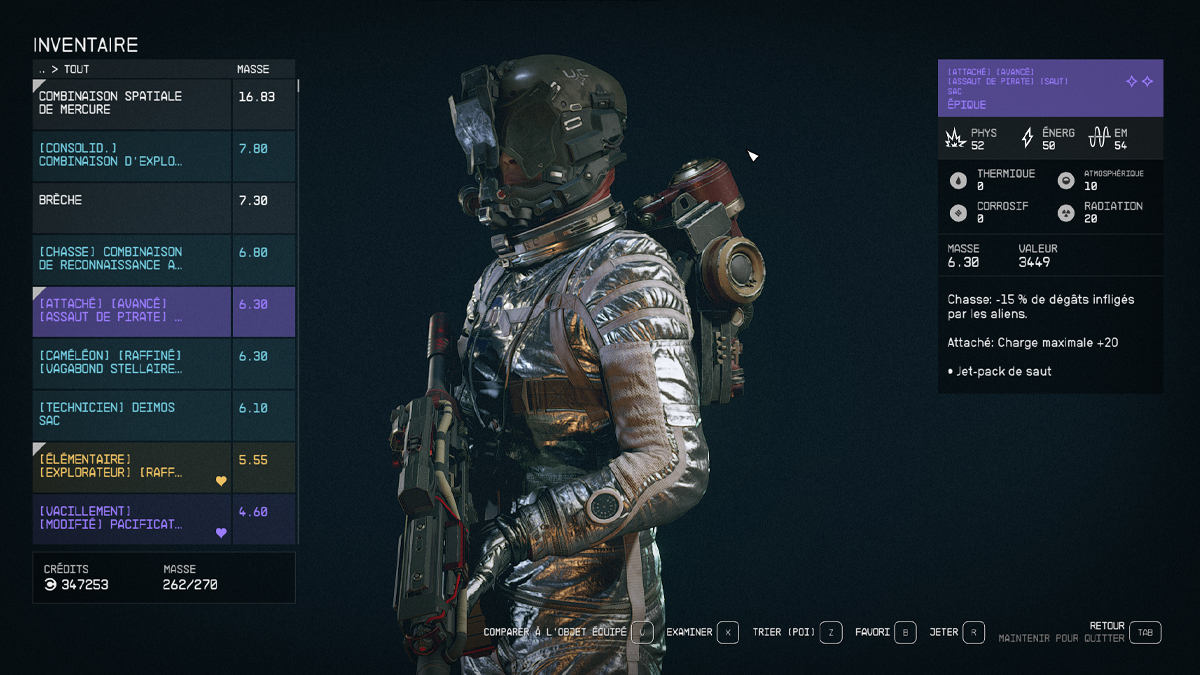
Task: Sort the list by Masse column header
Action: click(x=252, y=70)
